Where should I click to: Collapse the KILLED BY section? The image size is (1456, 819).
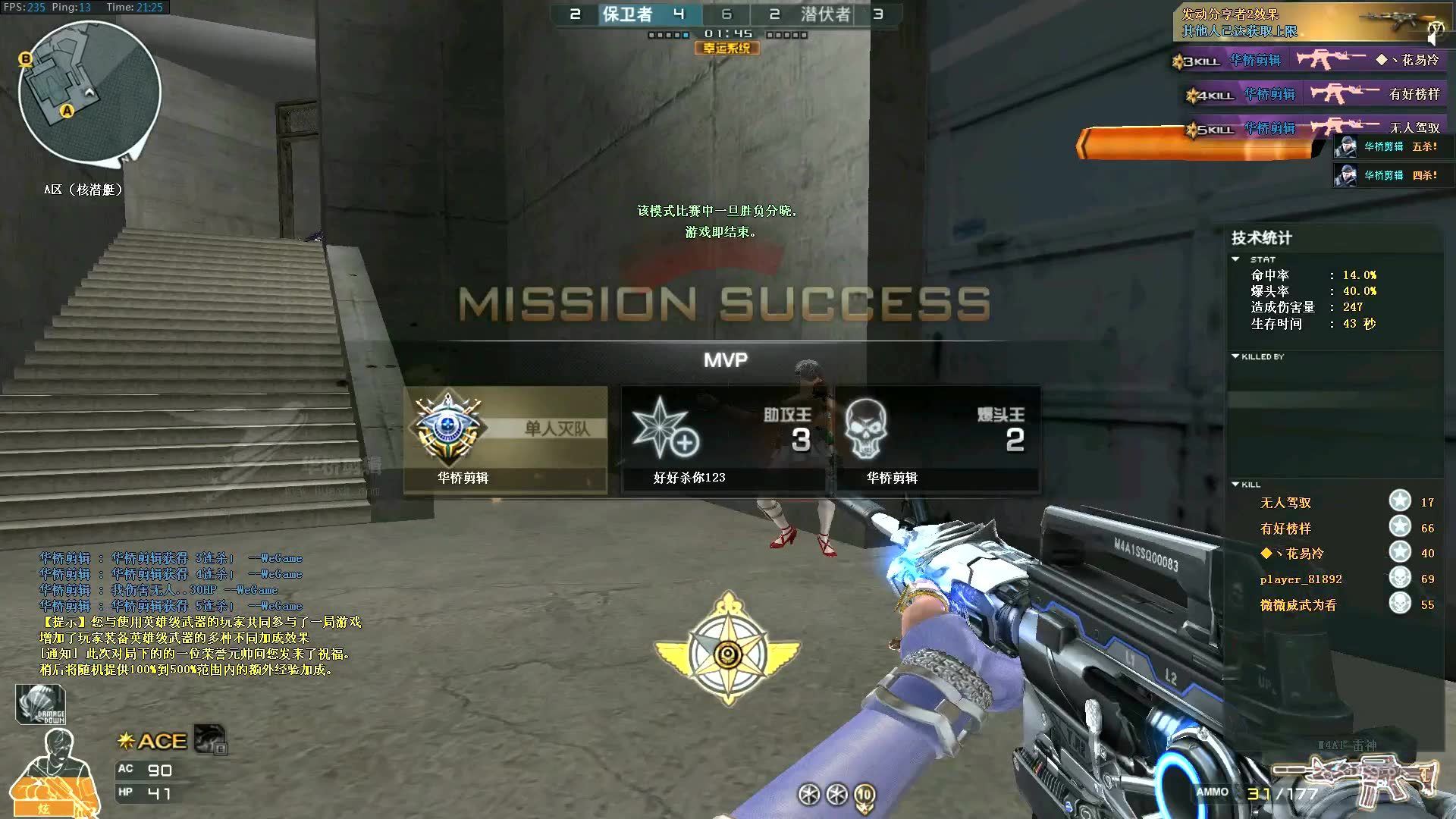(1236, 356)
